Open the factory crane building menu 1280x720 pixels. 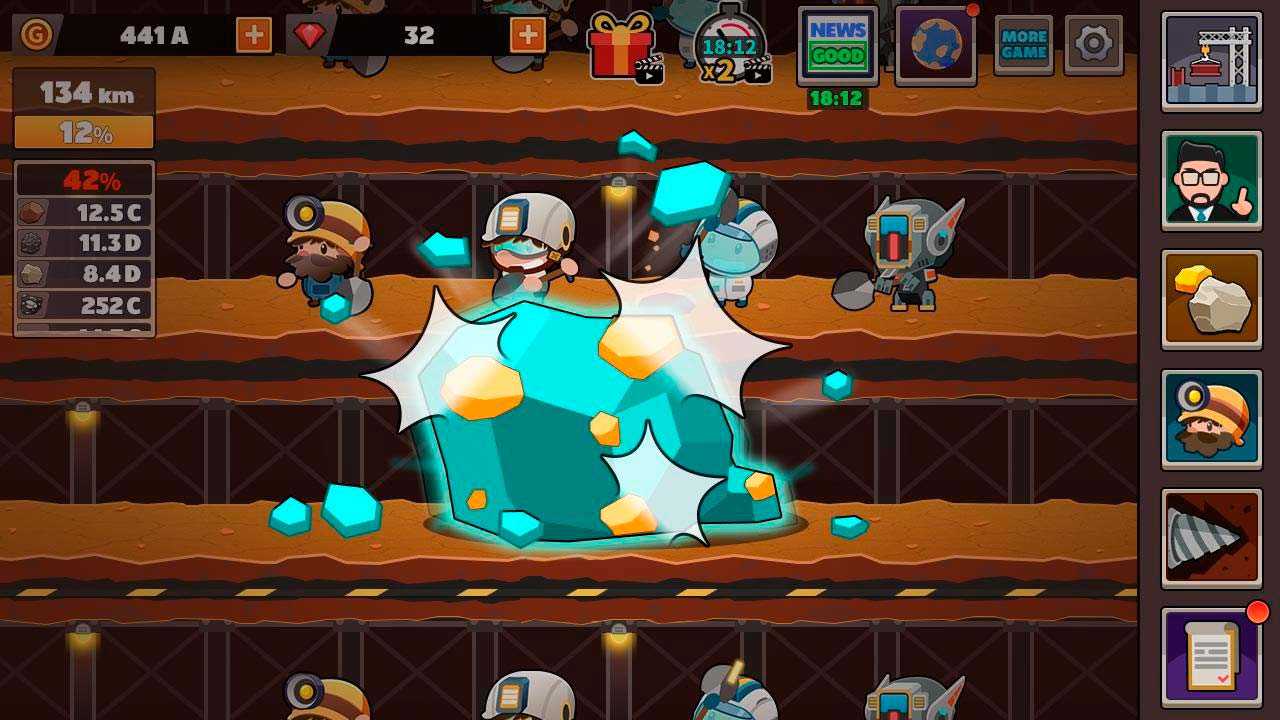(x=1211, y=62)
